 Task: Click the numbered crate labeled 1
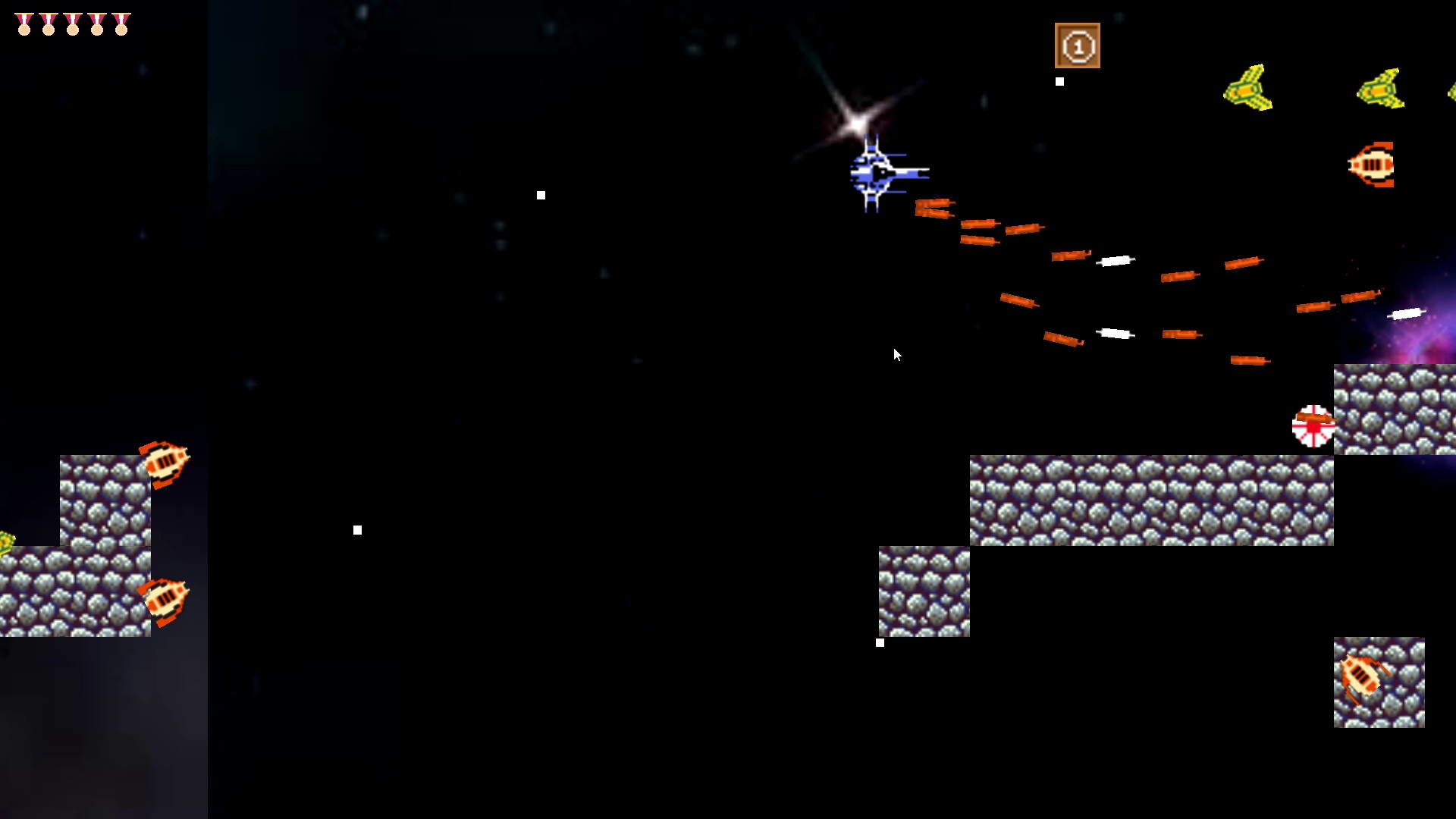(x=1078, y=47)
